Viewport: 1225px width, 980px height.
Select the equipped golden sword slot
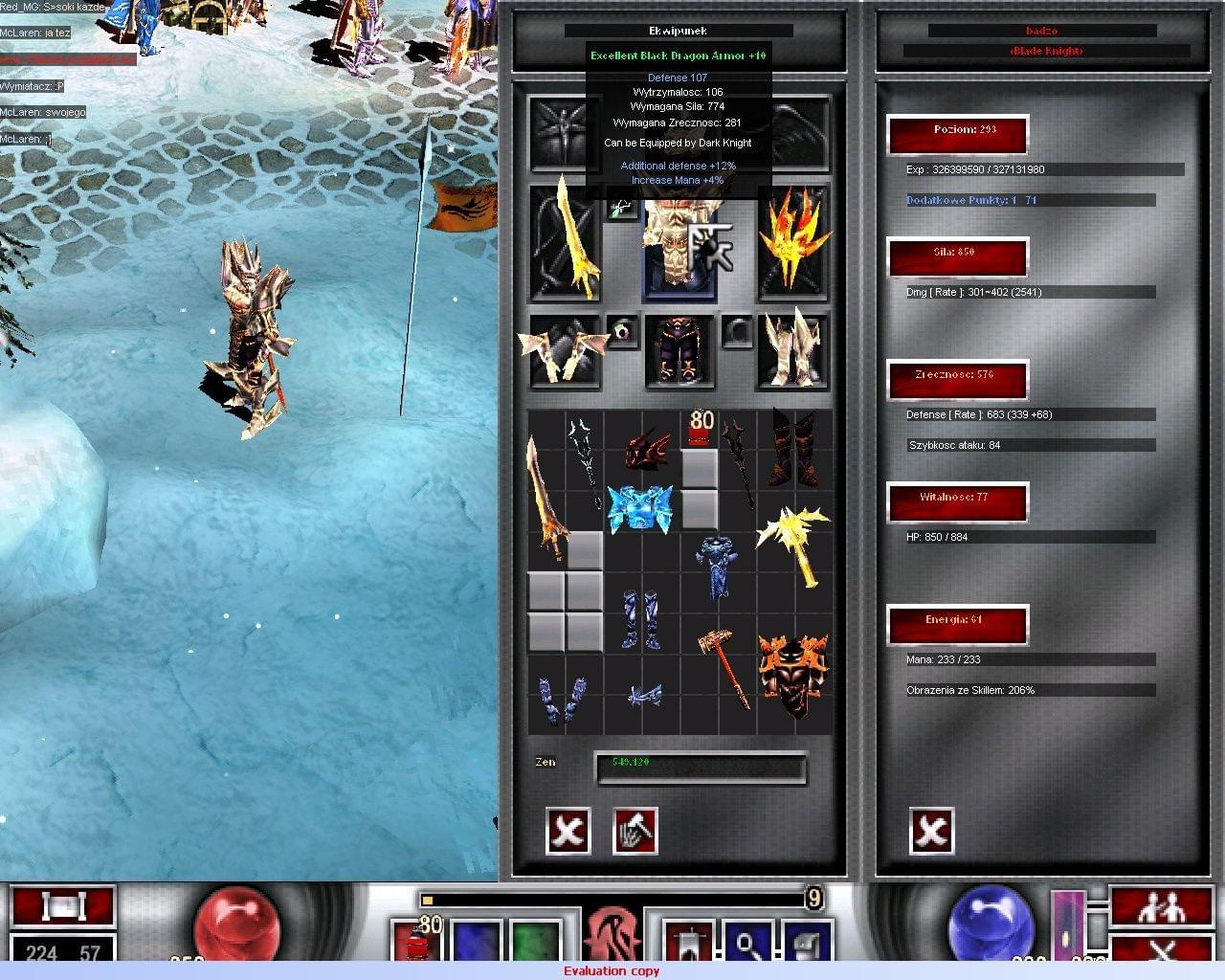pos(565,243)
